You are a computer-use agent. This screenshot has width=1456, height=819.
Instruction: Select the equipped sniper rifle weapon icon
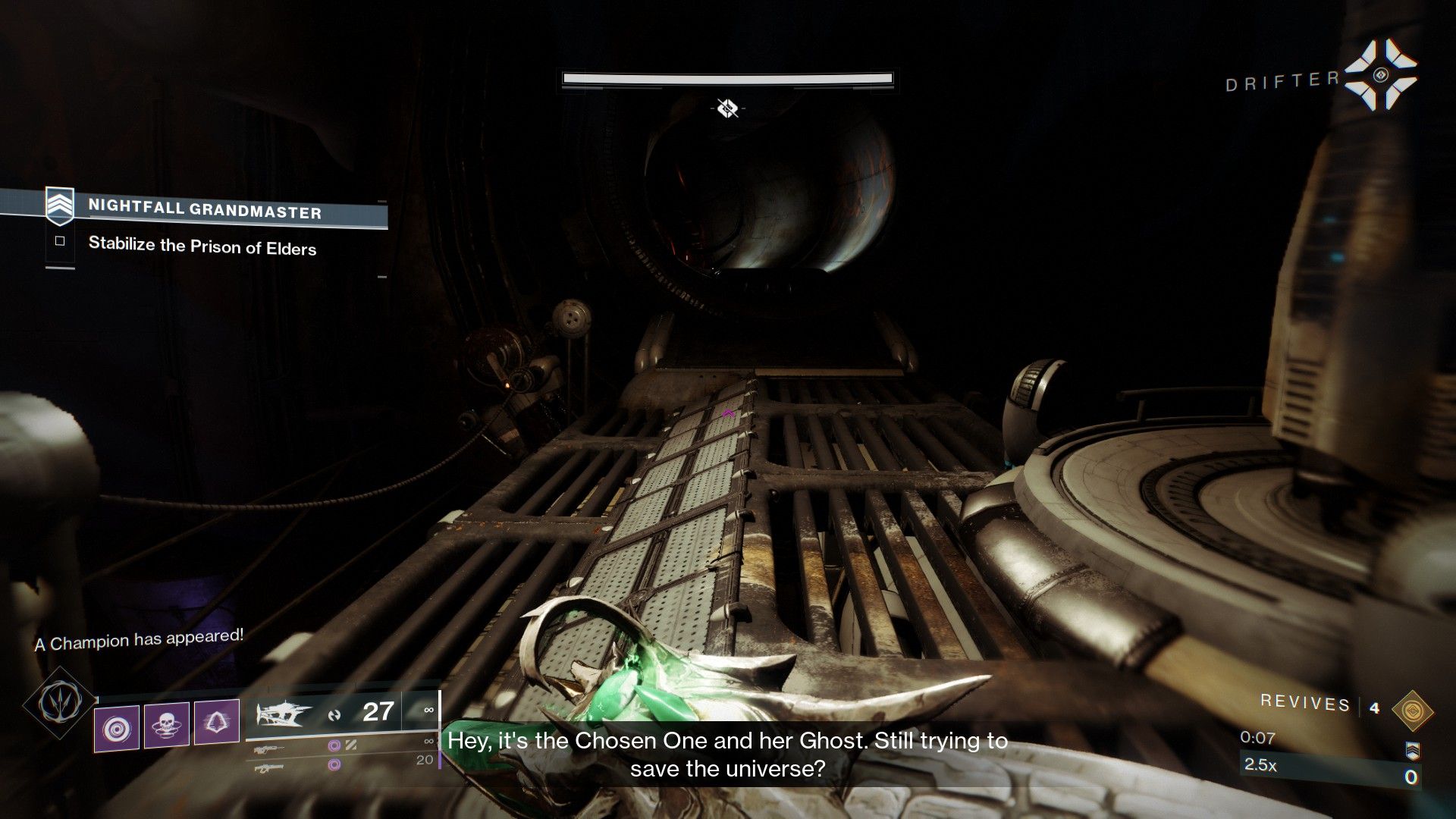click(282, 714)
